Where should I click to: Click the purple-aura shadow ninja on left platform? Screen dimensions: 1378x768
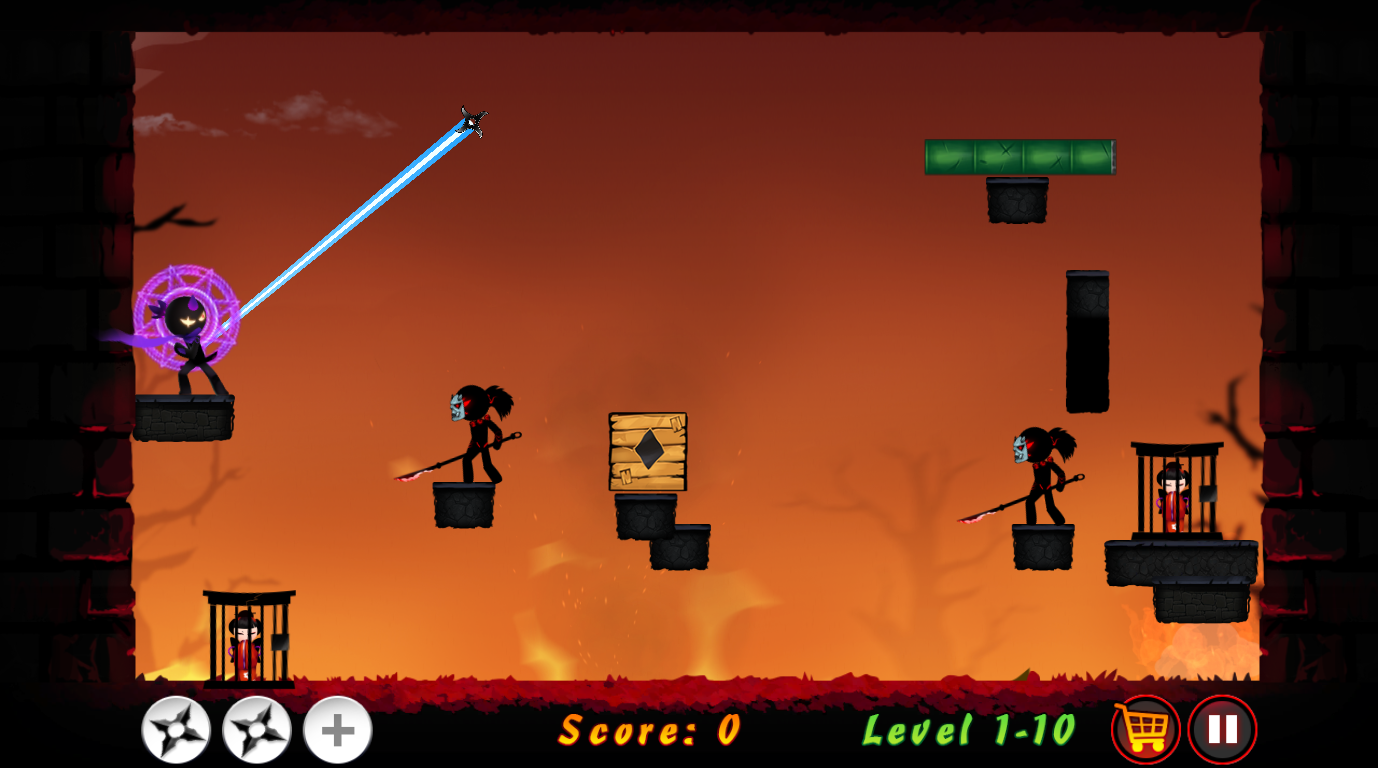[190, 330]
